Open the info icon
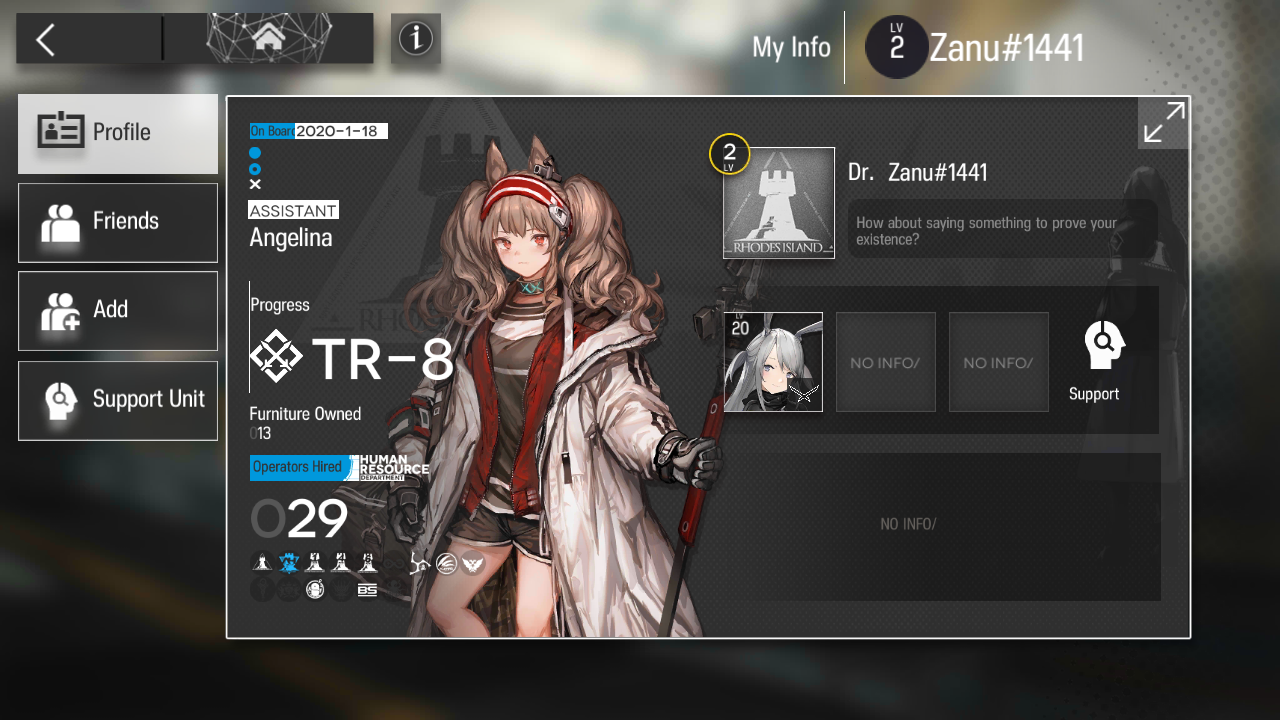 pyautogui.click(x=415, y=39)
